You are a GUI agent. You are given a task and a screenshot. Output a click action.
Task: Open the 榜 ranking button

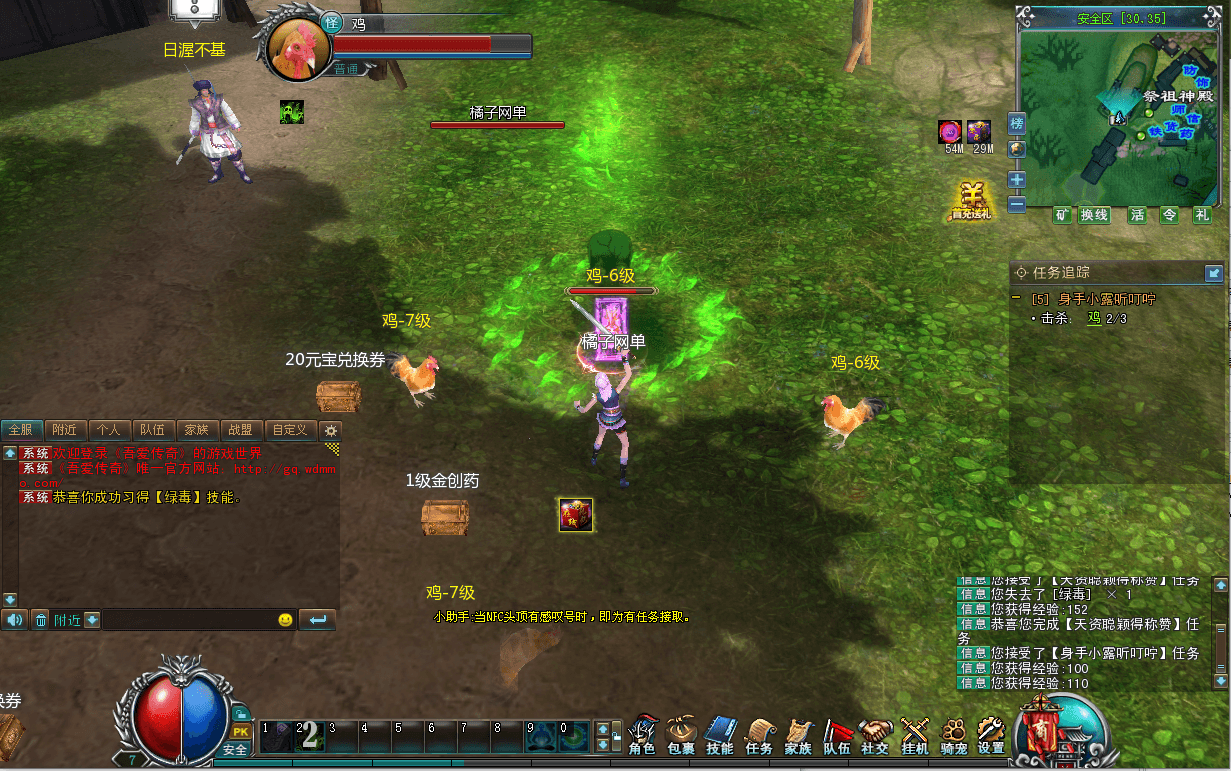point(1017,124)
